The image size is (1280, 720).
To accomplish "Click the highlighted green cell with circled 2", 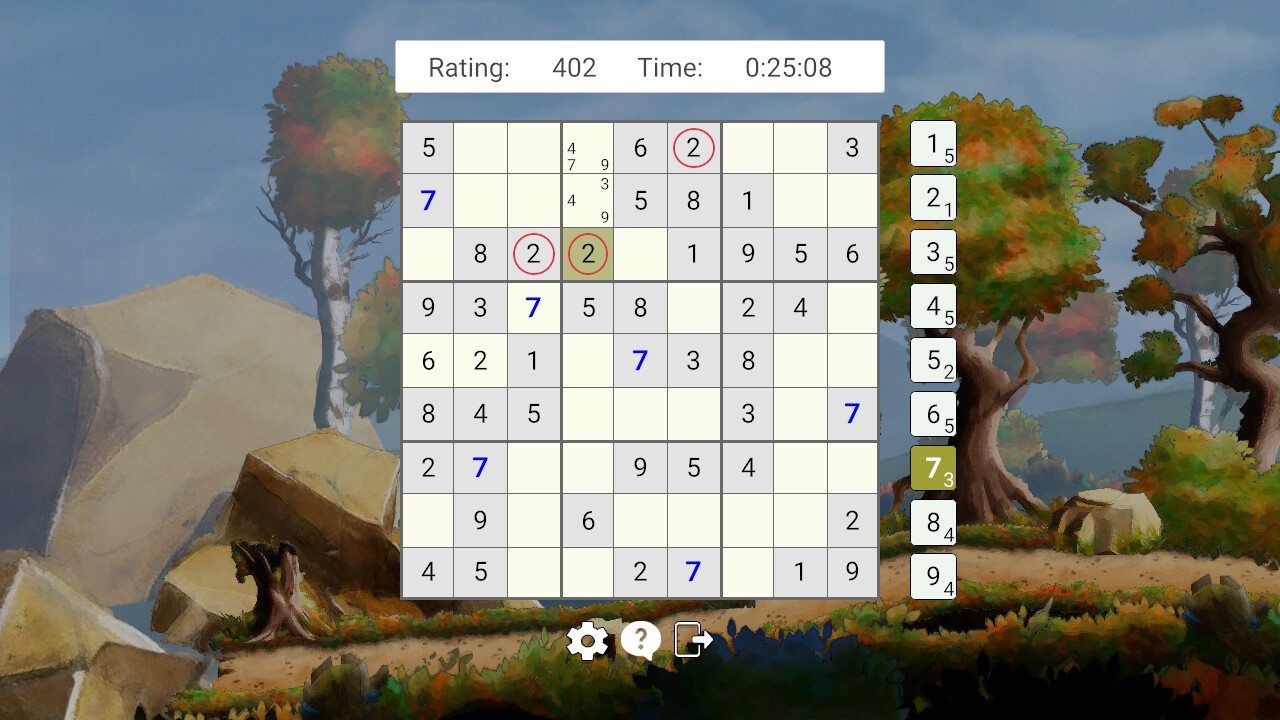I will (x=587, y=254).
